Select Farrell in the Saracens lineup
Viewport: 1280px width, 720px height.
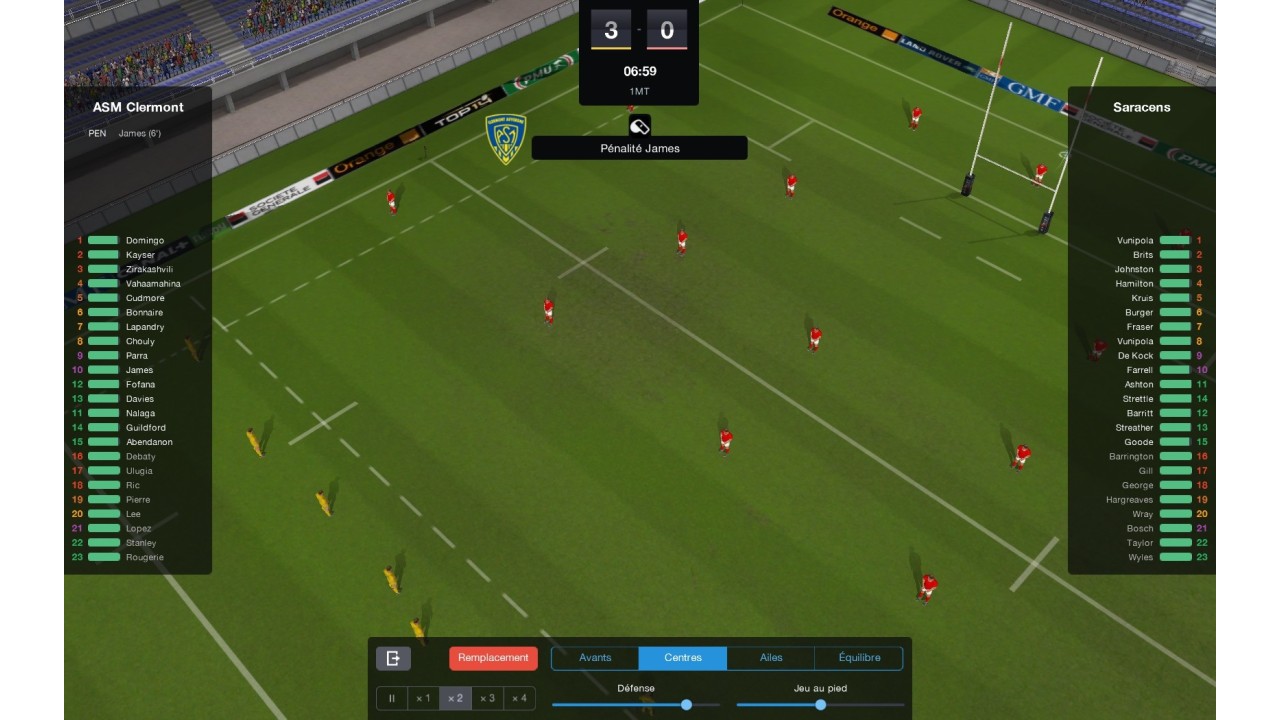click(1139, 370)
